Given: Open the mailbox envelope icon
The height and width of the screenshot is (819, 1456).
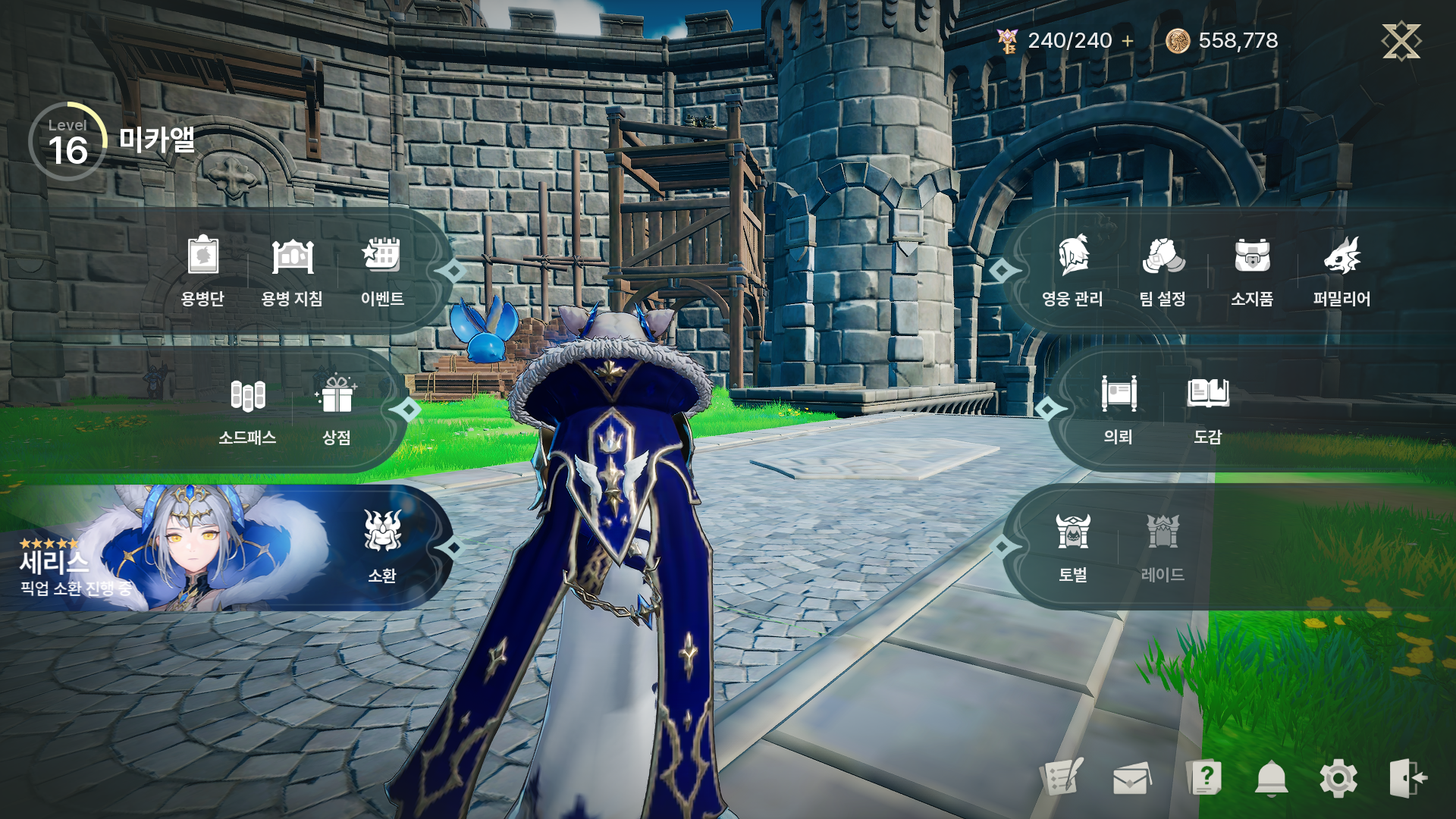Looking at the screenshot, I should tap(1131, 778).
